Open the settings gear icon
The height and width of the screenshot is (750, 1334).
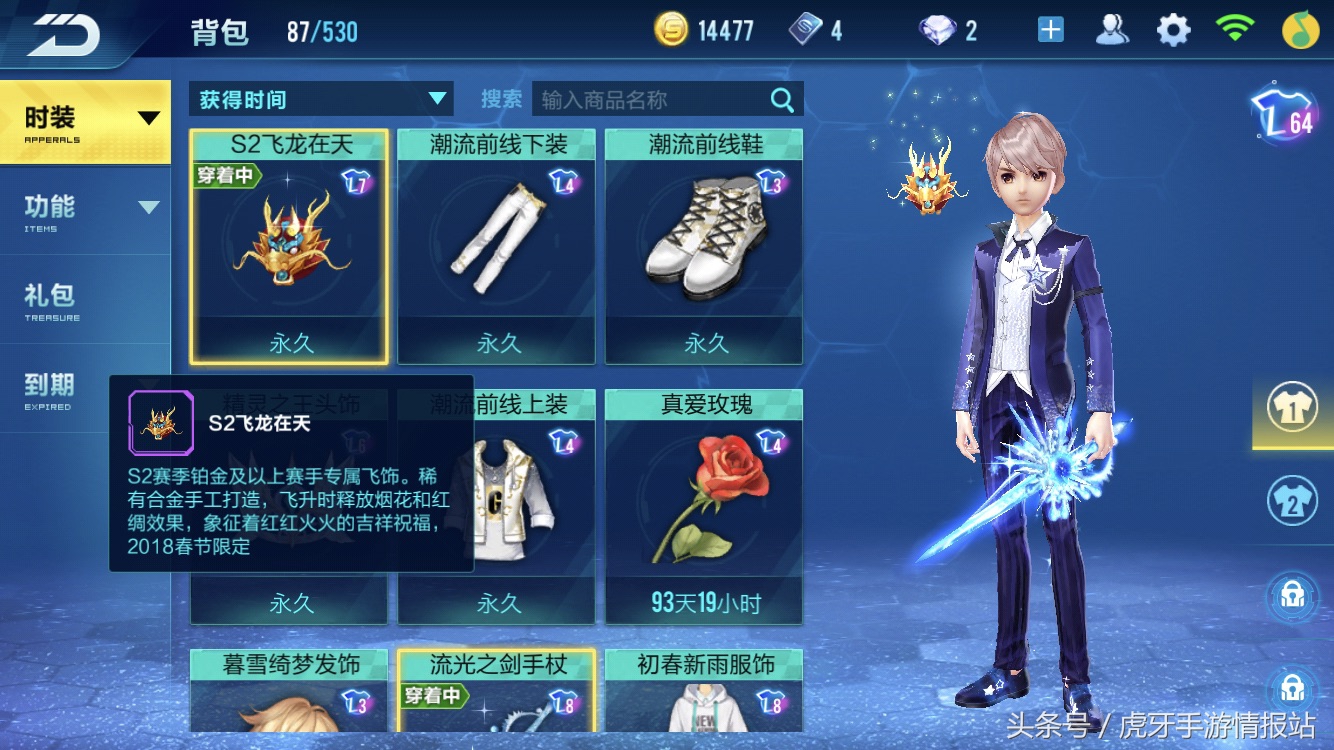tap(1172, 28)
